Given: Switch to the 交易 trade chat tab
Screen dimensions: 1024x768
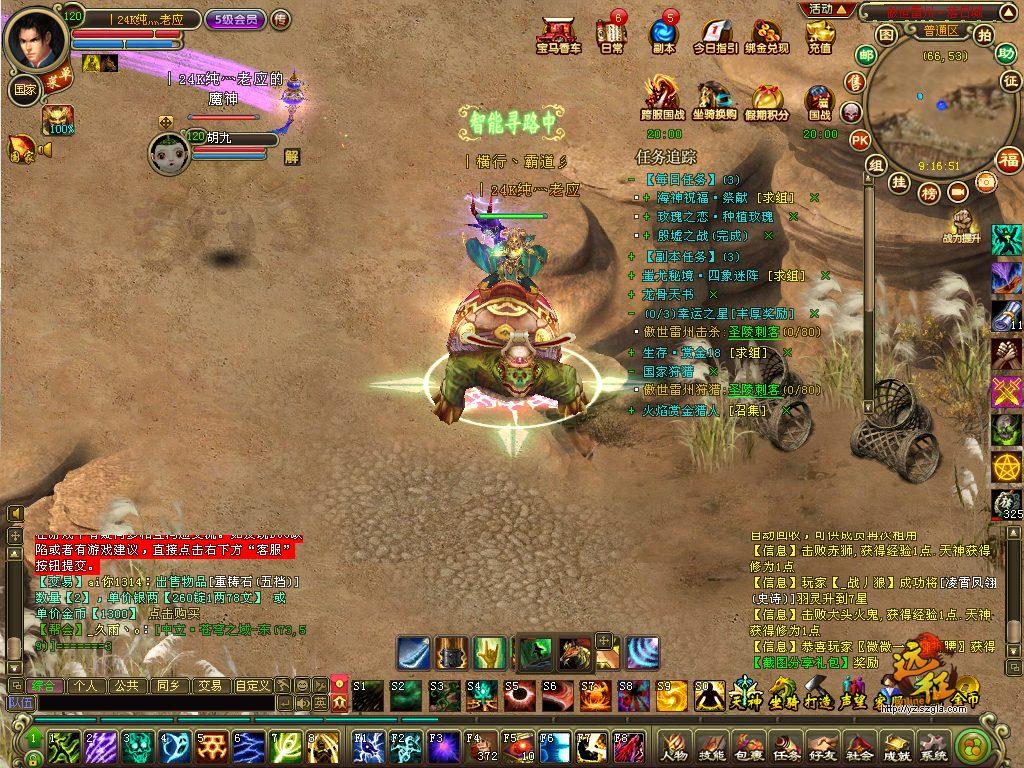Looking at the screenshot, I should tap(208, 686).
